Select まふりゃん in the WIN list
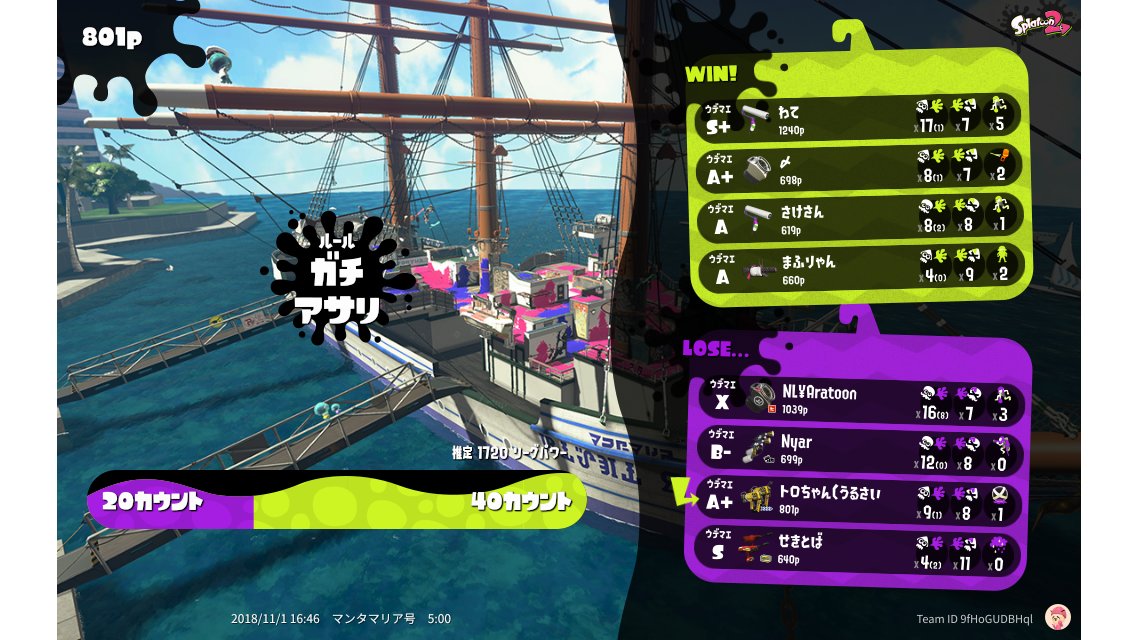 click(x=858, y=266)
